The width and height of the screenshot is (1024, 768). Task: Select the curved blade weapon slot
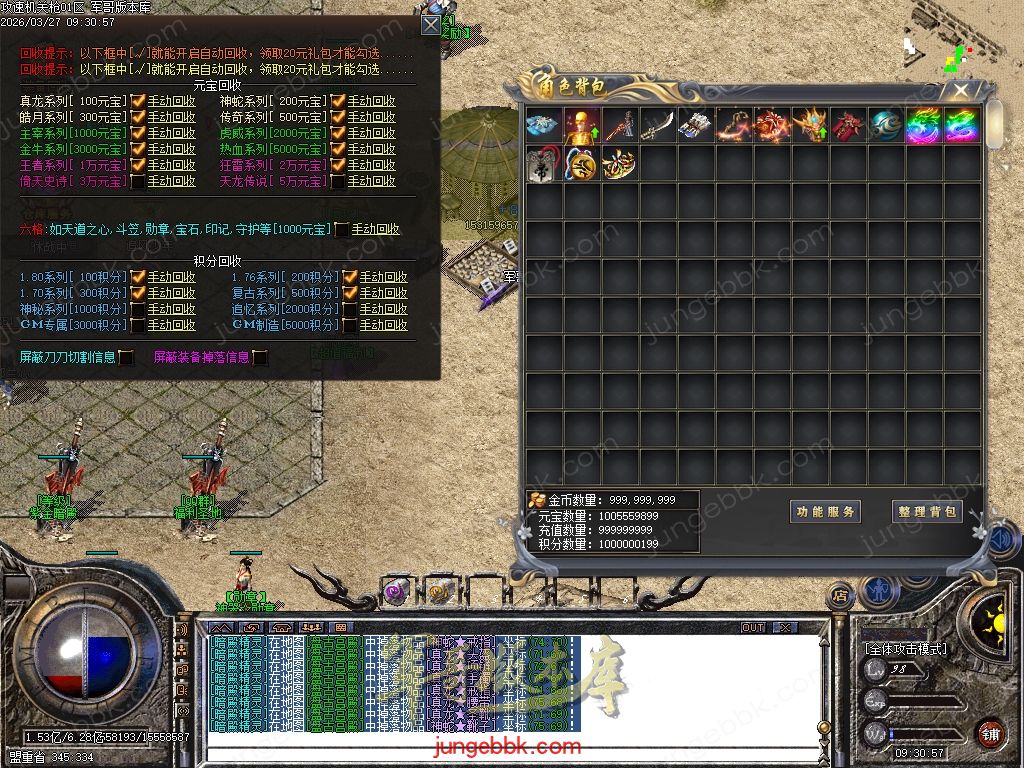coord(657,126)
